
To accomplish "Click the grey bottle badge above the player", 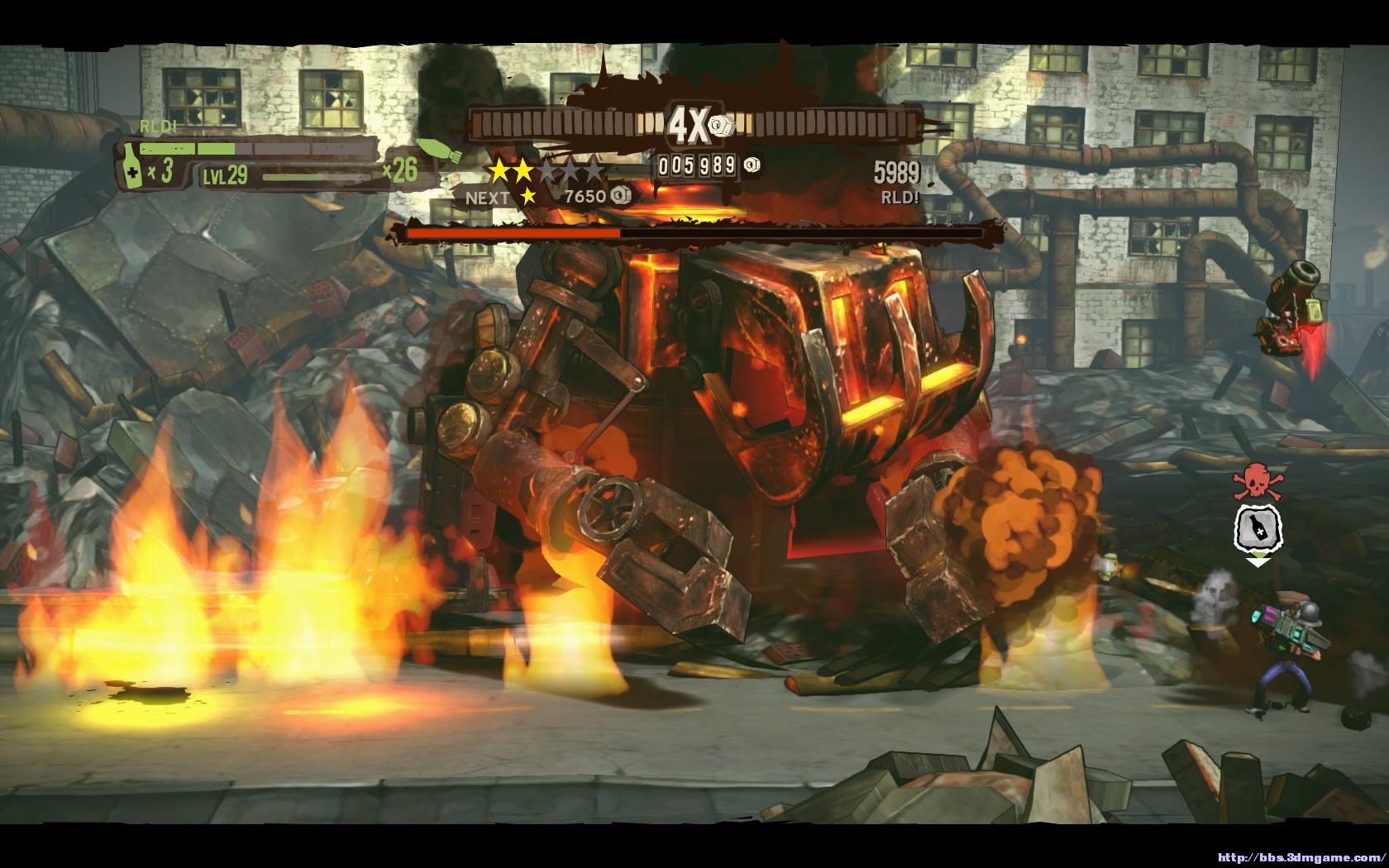I will 1257,528.
